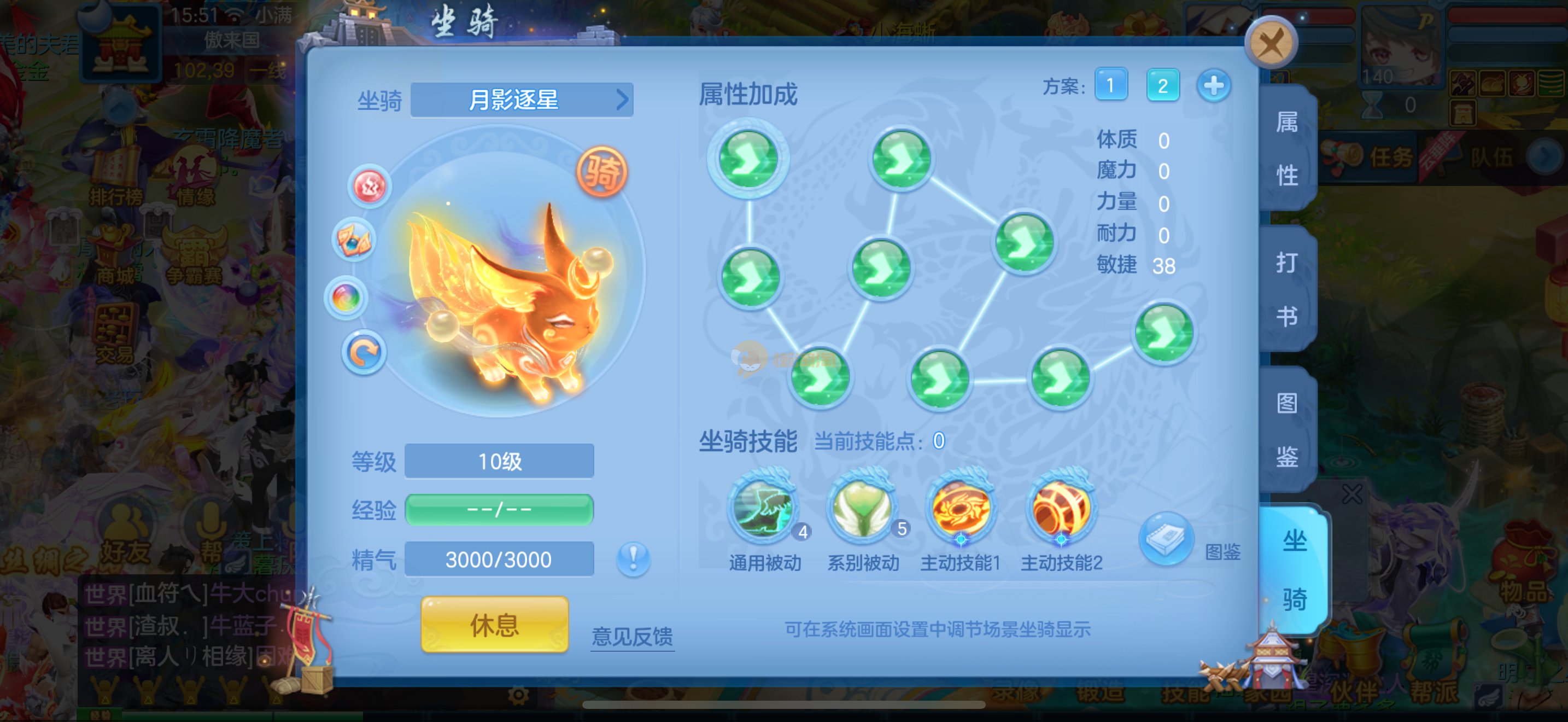Screen dimensions: 1568x722
Task: Click the yellow 休息 button
Action: click(494, 625)
